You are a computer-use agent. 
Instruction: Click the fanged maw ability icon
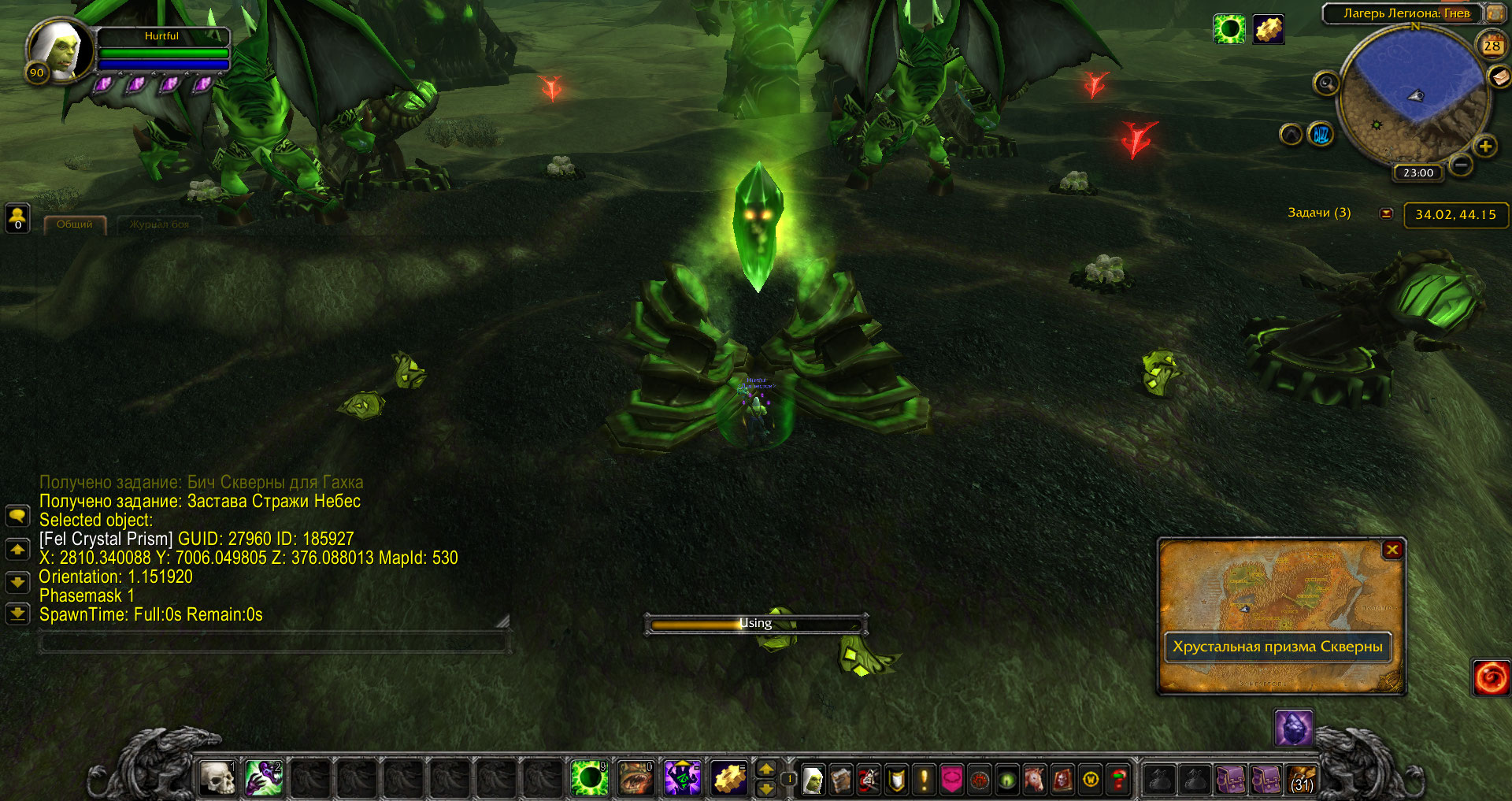(x=636, y=778)
